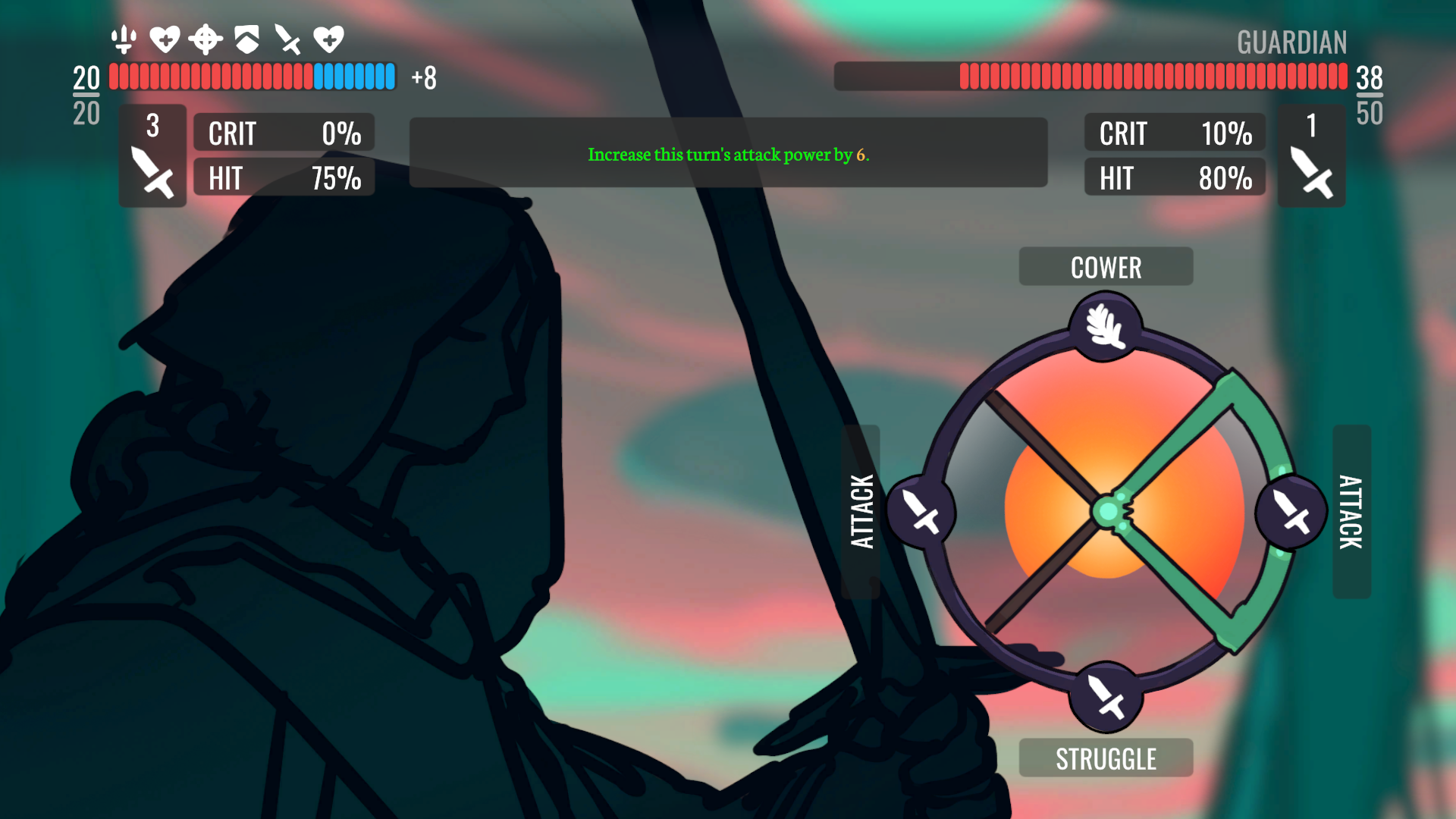Inspect the trident status icon
The image size is (1456, 819).
(124, 39)
